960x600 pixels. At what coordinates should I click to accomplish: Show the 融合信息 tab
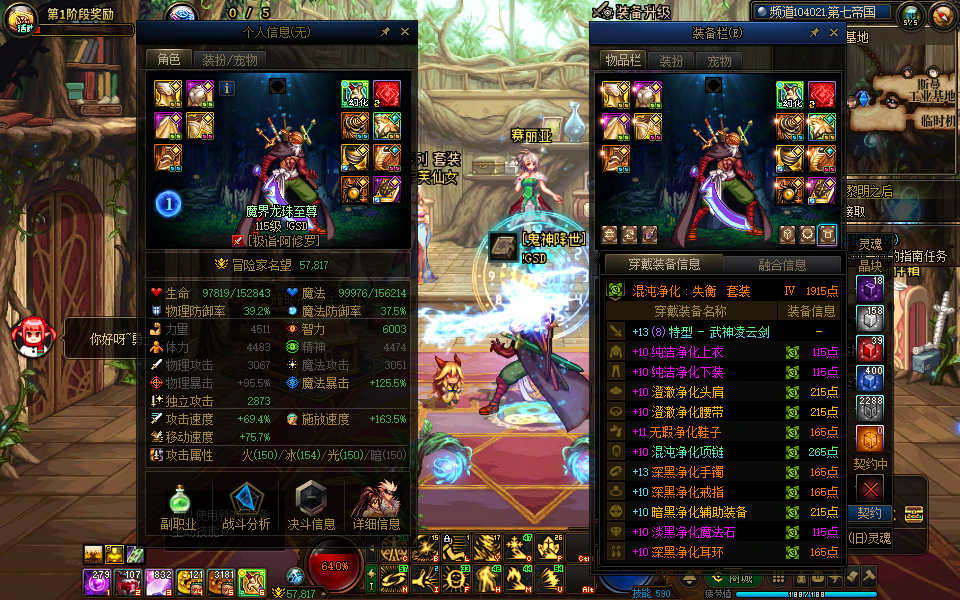point(781,265)
